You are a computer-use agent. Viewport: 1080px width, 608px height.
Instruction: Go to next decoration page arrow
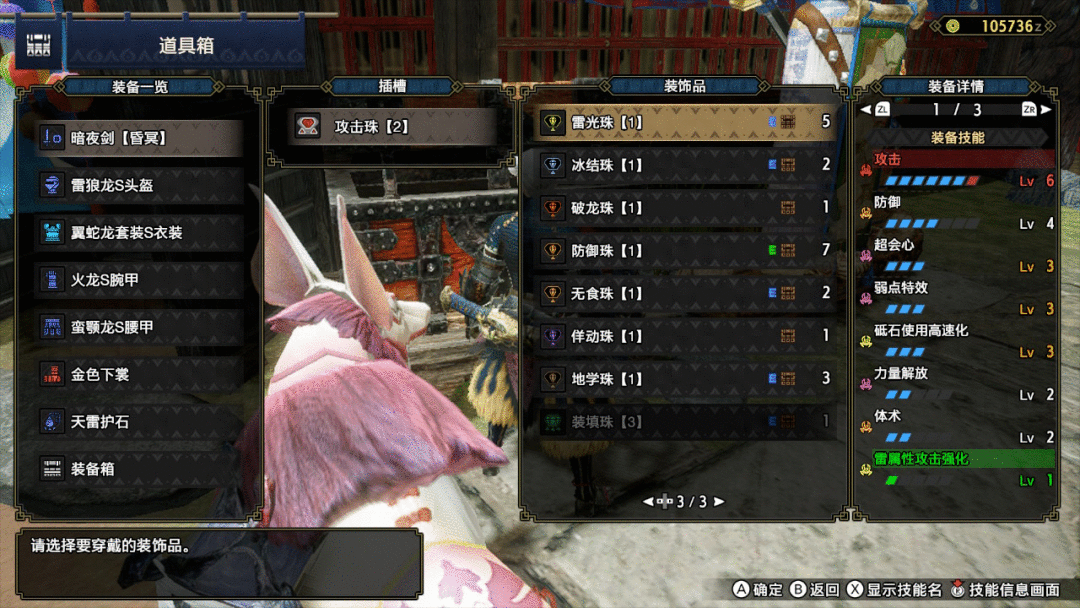[719, 502]
